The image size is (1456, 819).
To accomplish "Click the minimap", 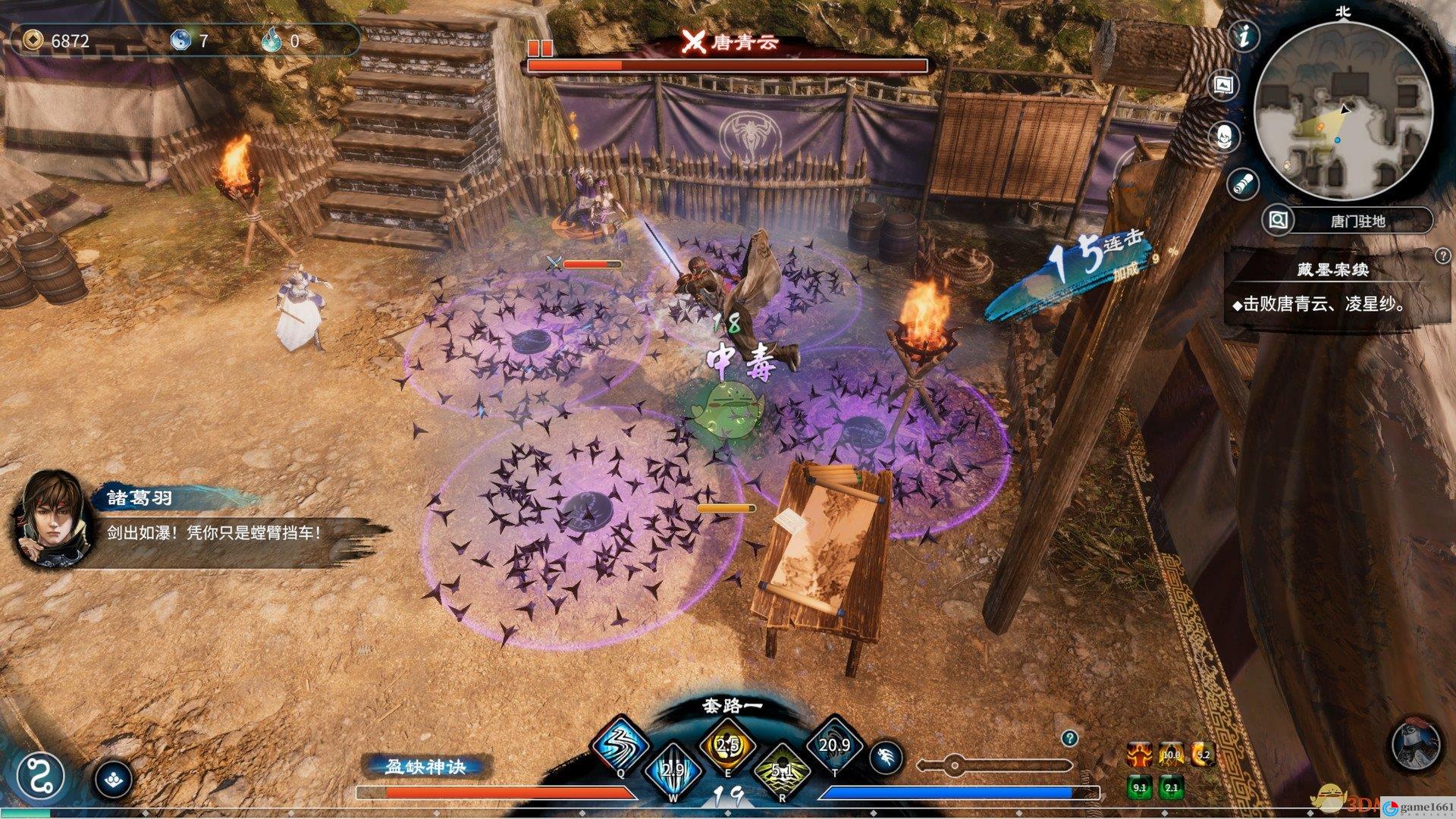I will pyautogui.click(x=1342, y=110).
